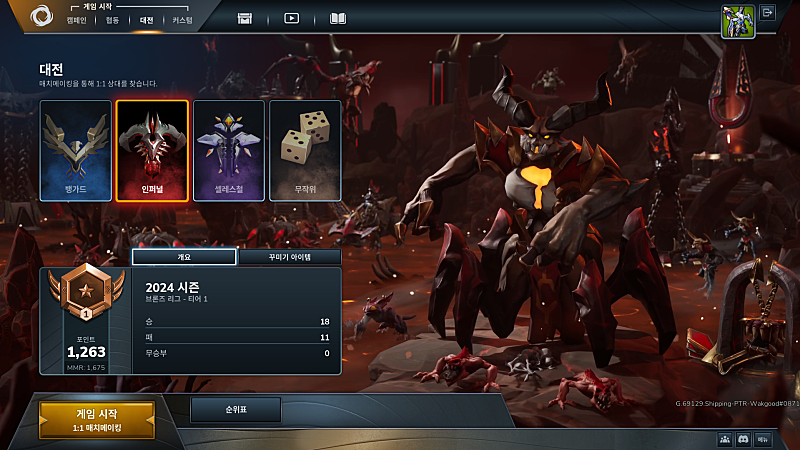Select the 뱅가드 faction card
Viewport: 800px width, 450px height.
pyautogui.click(x=75, y=151)
